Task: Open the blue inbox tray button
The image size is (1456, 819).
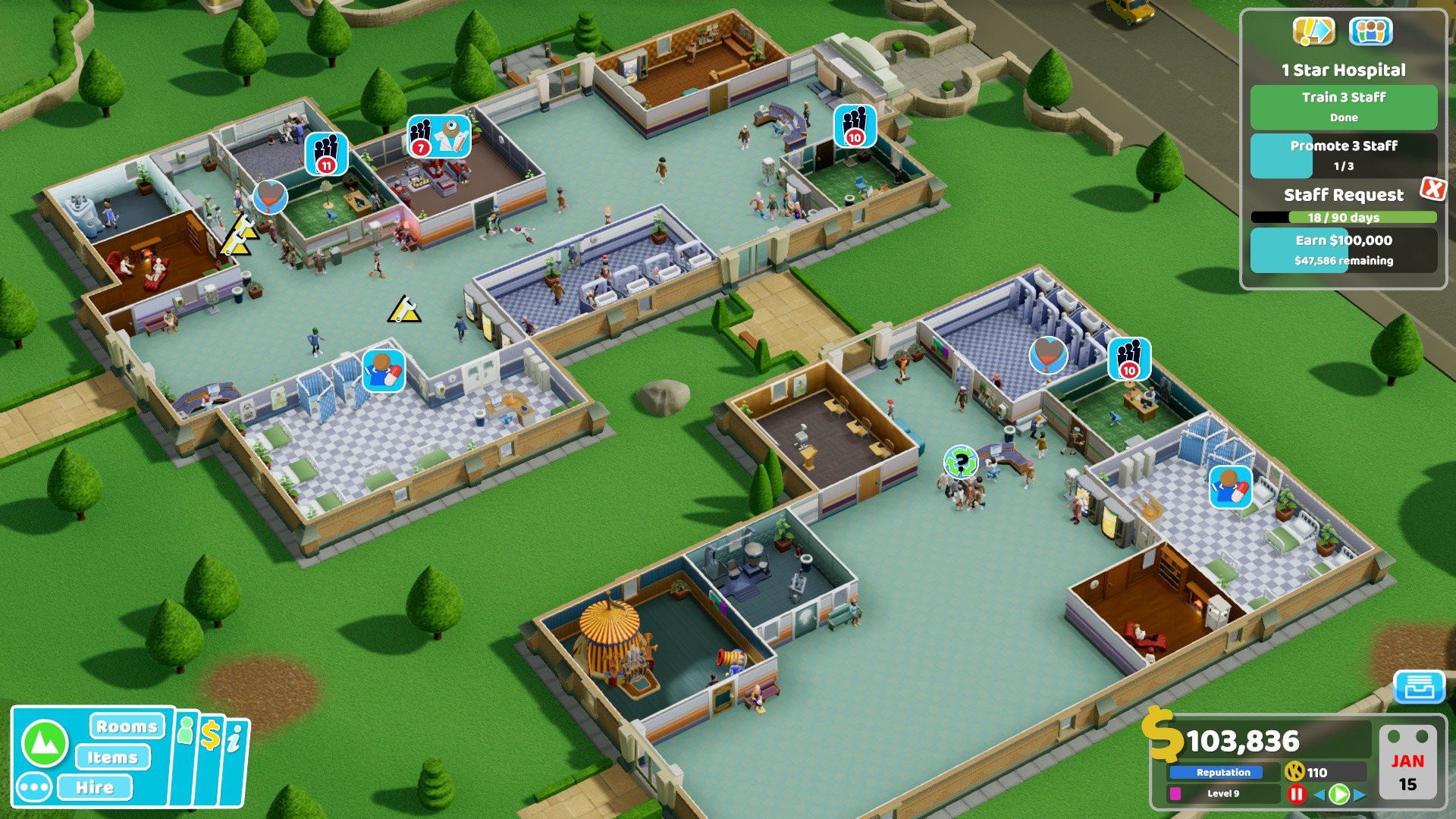Action: click(1418, 687)
